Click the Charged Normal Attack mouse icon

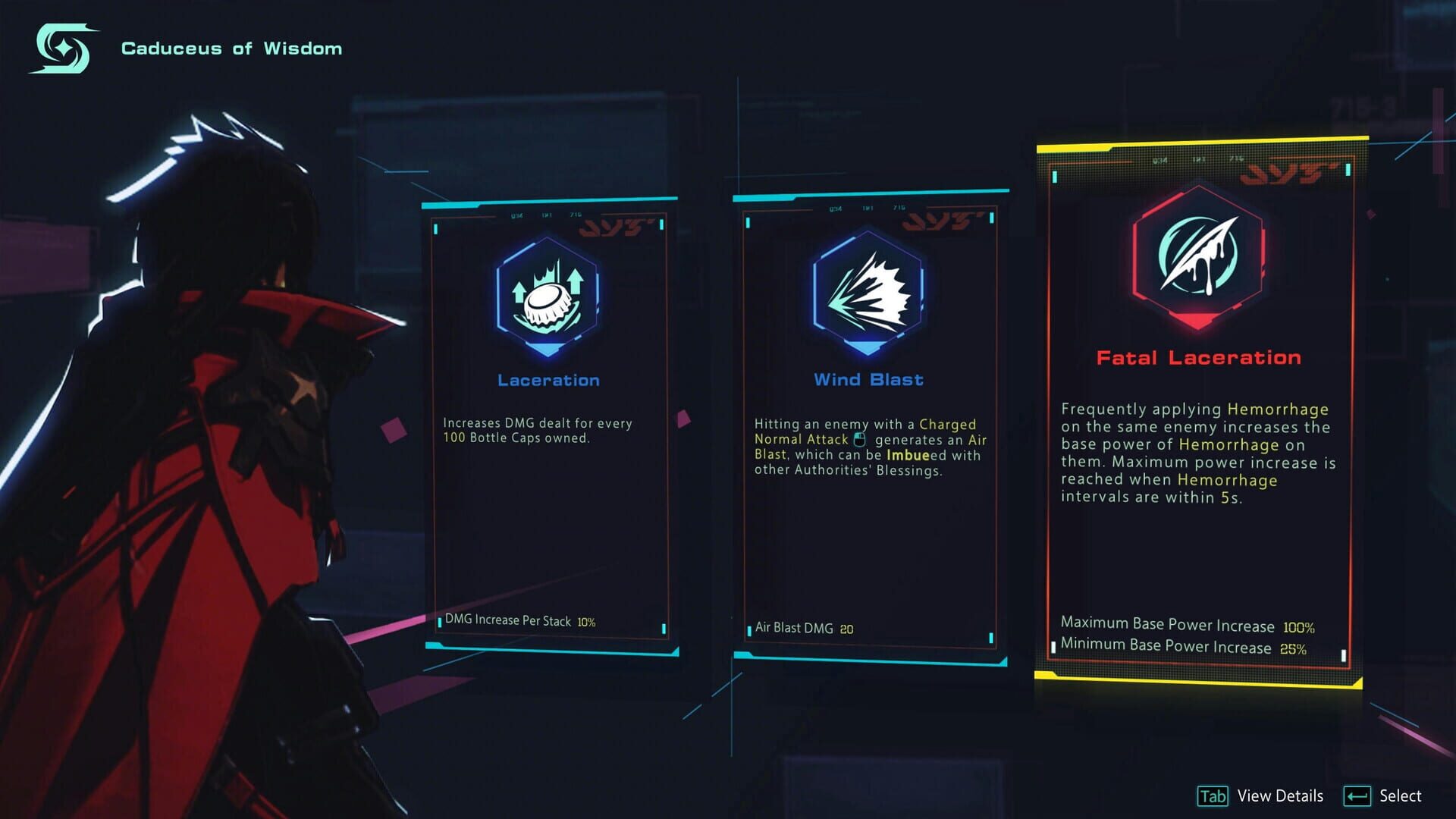point(858,440)
